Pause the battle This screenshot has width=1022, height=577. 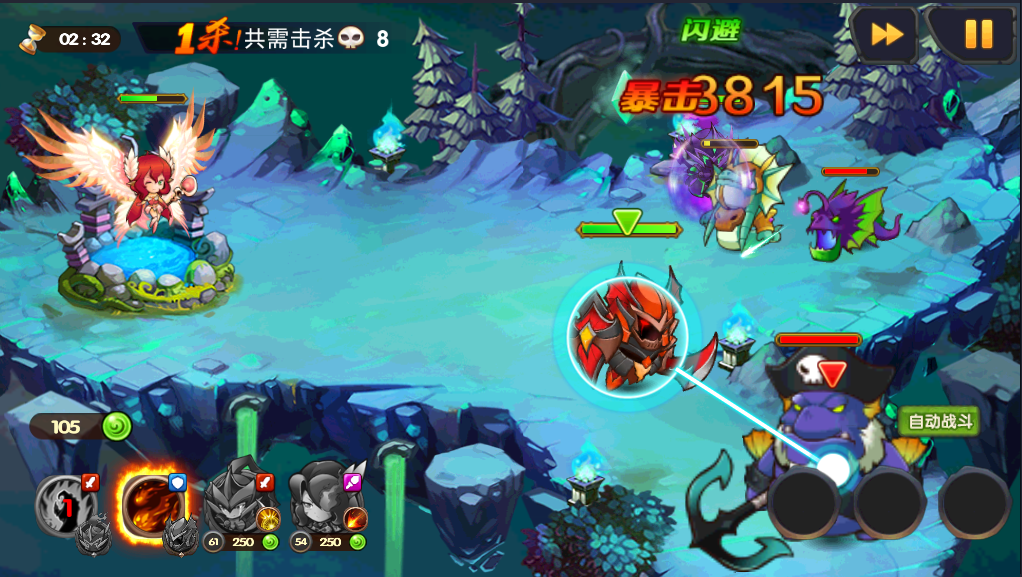click(976, 35)
